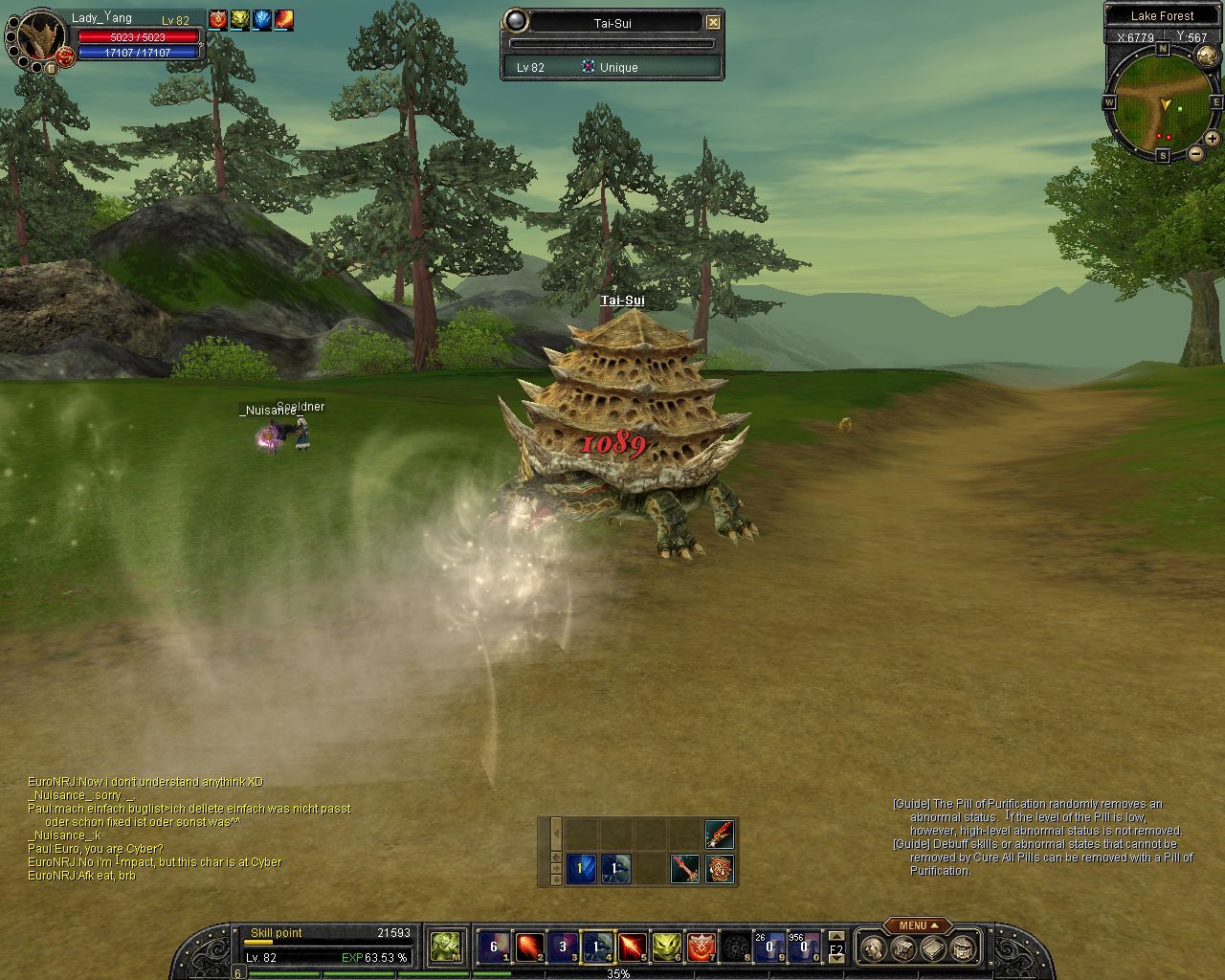Click the Lake Forest minimap

click(1162, 101)
